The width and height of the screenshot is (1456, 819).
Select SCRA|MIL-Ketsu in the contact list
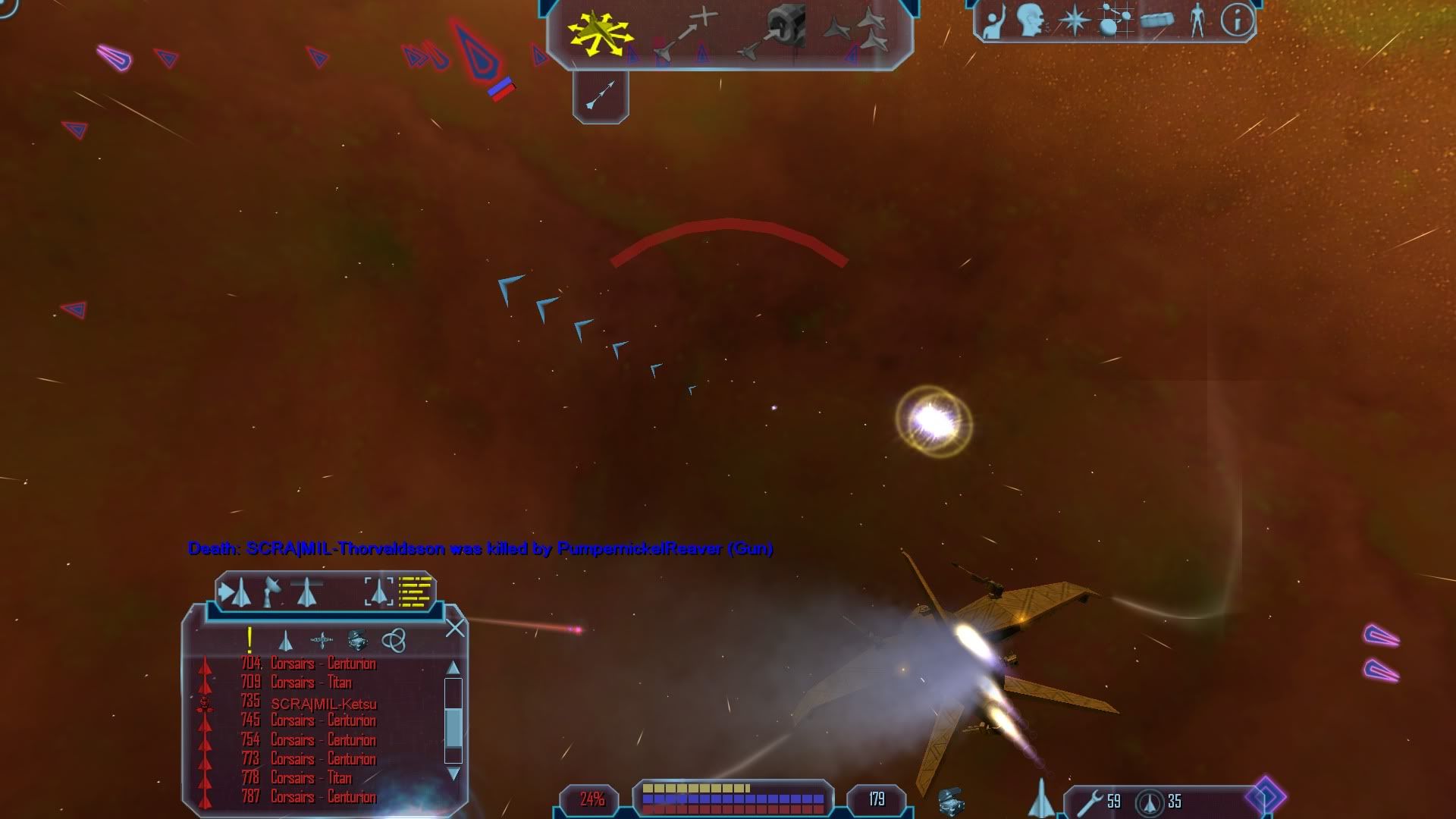[324, 703]
